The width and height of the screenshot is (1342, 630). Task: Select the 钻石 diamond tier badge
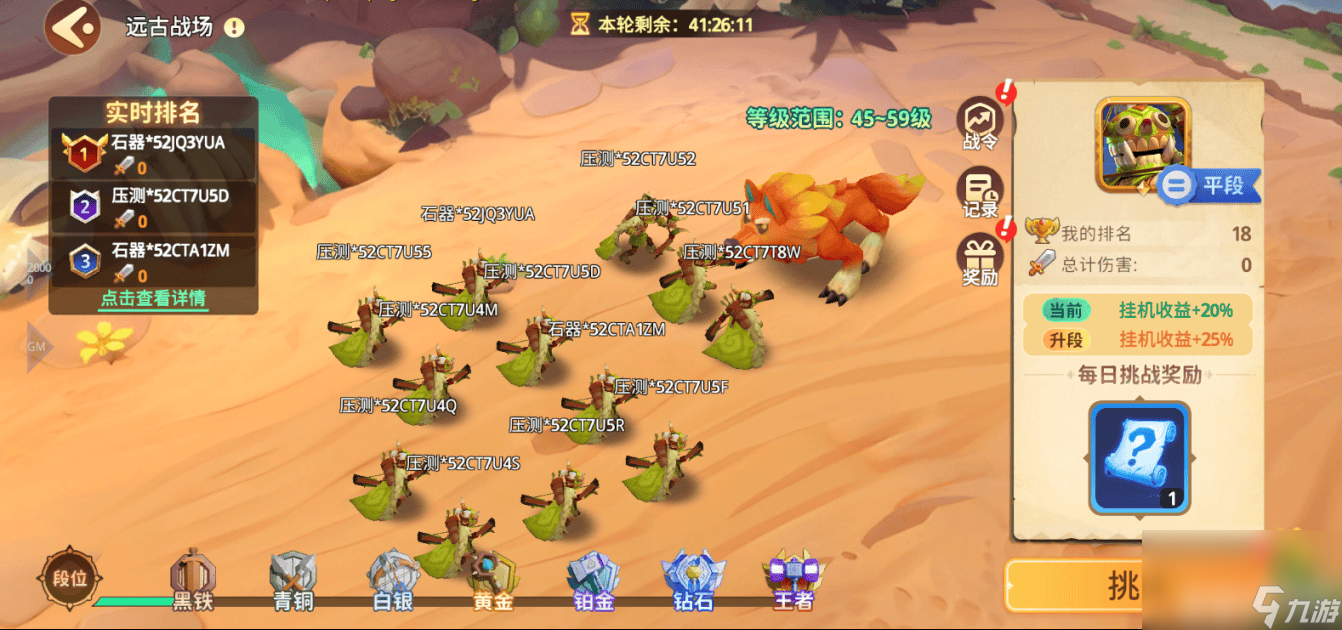pyautogui.click(x=693, y=580)
